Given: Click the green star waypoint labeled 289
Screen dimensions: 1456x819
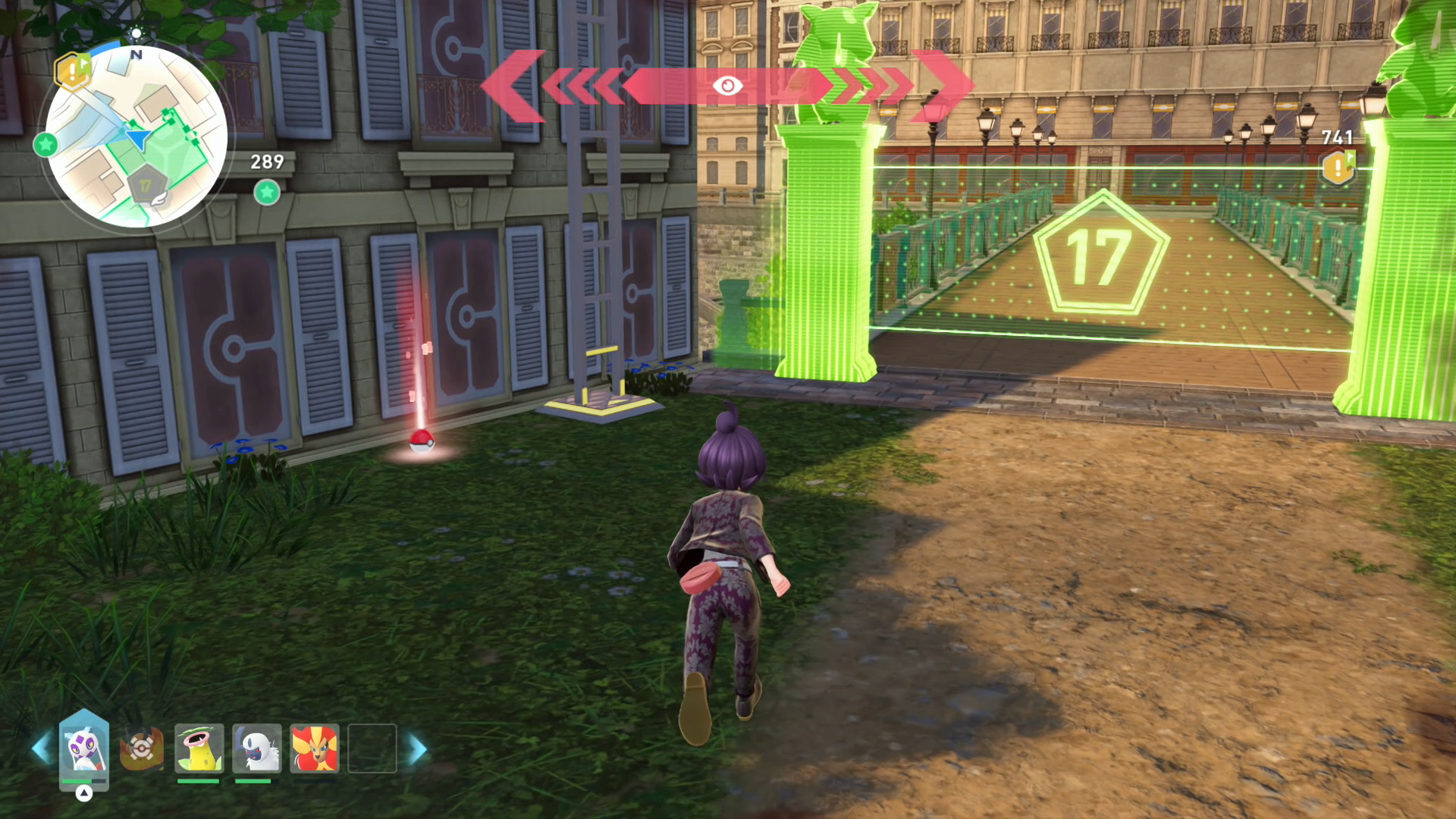Looking at the screenshot, I should (267, 193).
